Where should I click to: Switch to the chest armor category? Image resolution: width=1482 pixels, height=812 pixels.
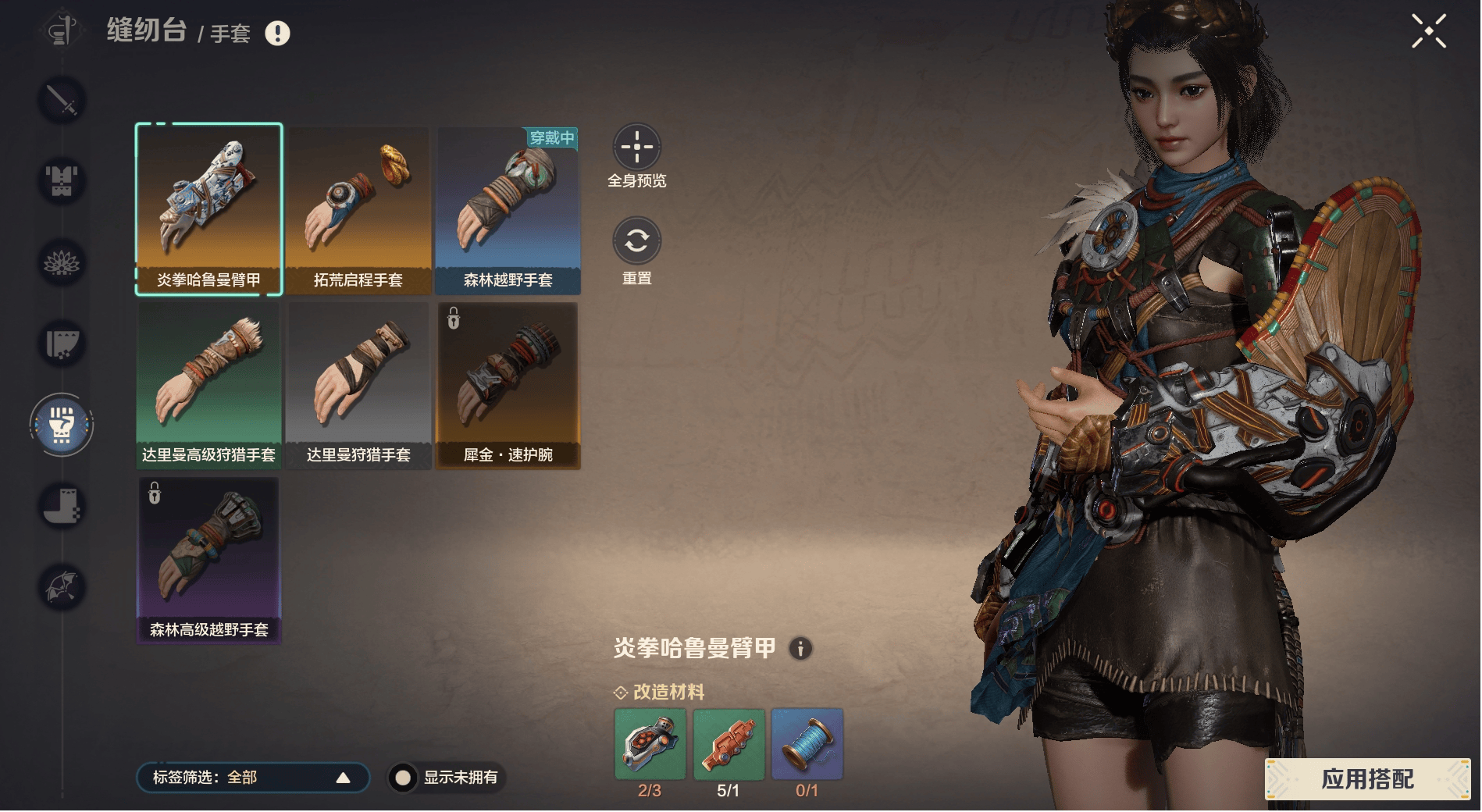(62, 180)
